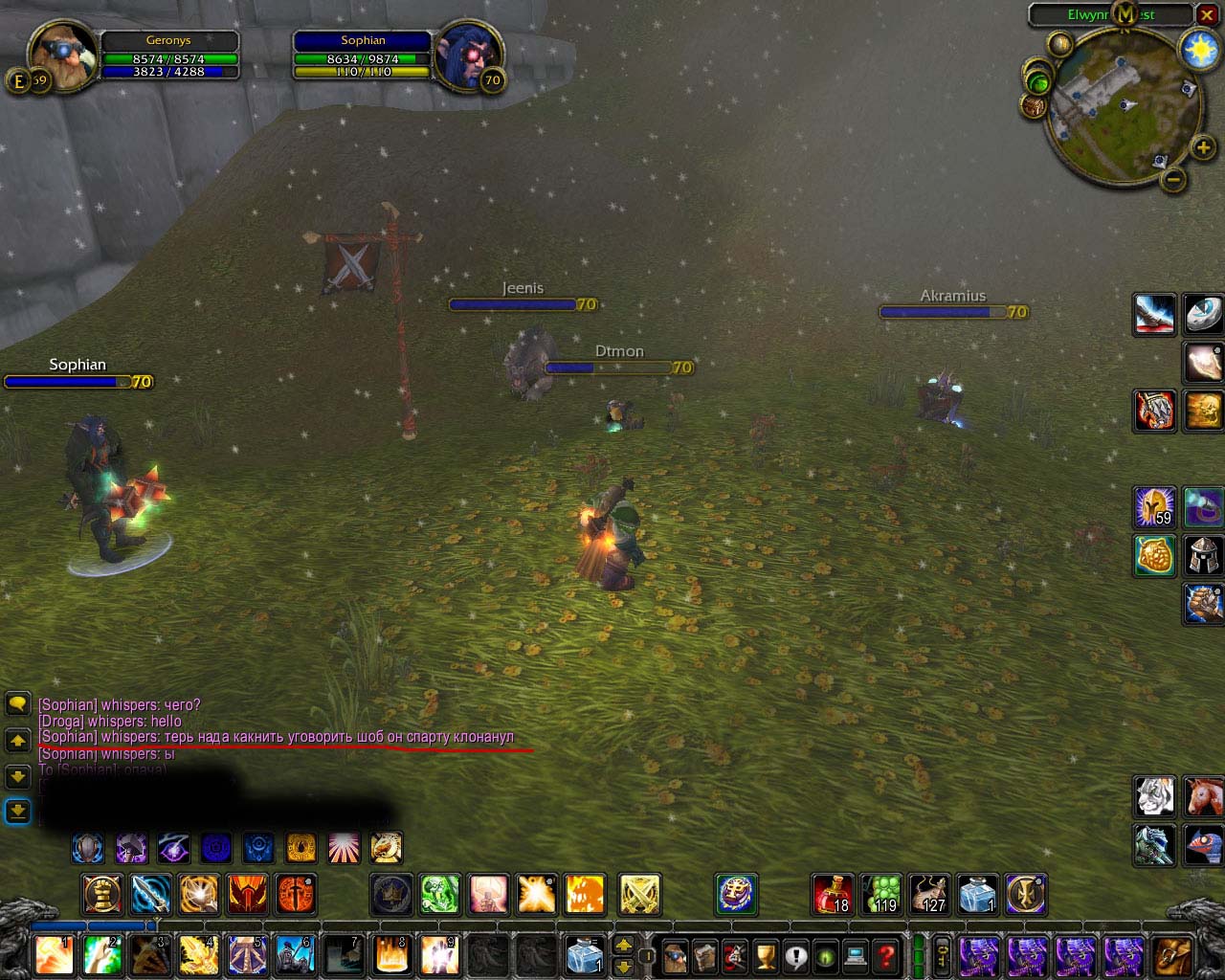1225x980 pixels.
Task: Cast the action bar spell in slot 1
Action: click(x=55, y=955)
